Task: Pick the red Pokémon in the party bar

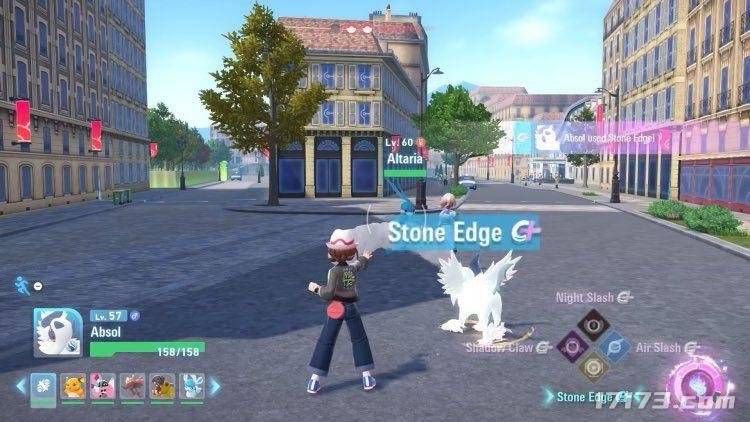Action: pos(133,386)
